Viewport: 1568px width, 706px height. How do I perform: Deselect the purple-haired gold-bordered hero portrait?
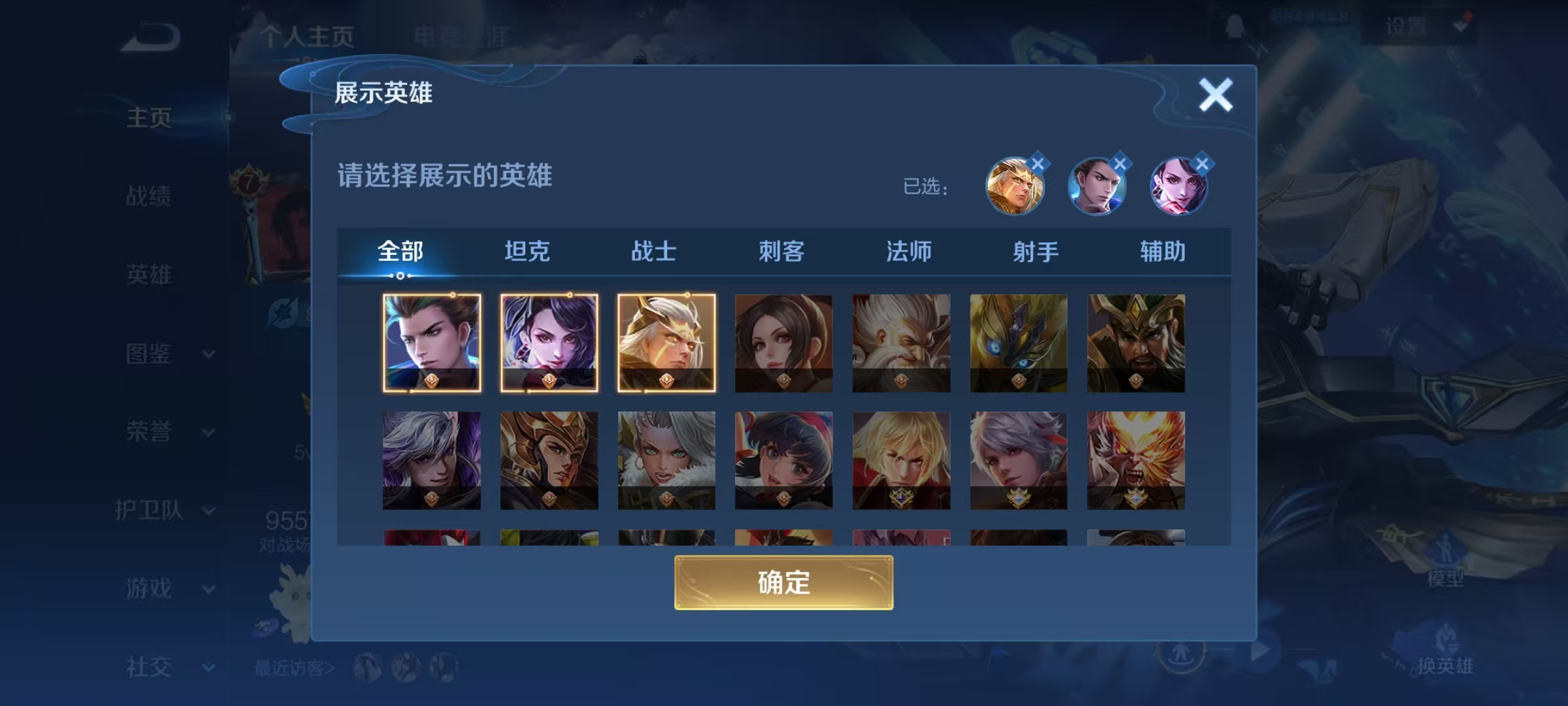tap(549, 342)
